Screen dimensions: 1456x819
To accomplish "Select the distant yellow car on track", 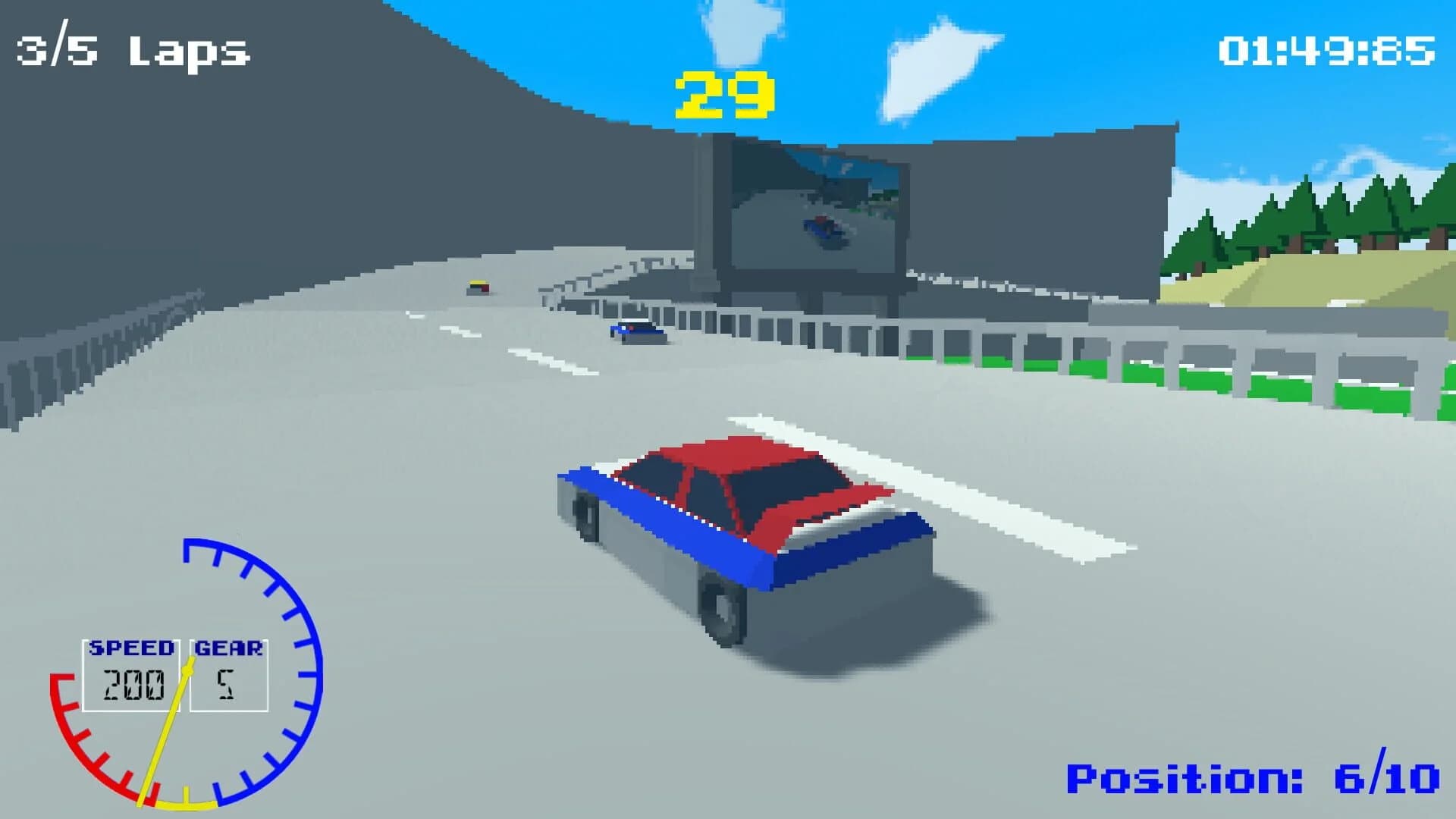I will click(478, 287).
